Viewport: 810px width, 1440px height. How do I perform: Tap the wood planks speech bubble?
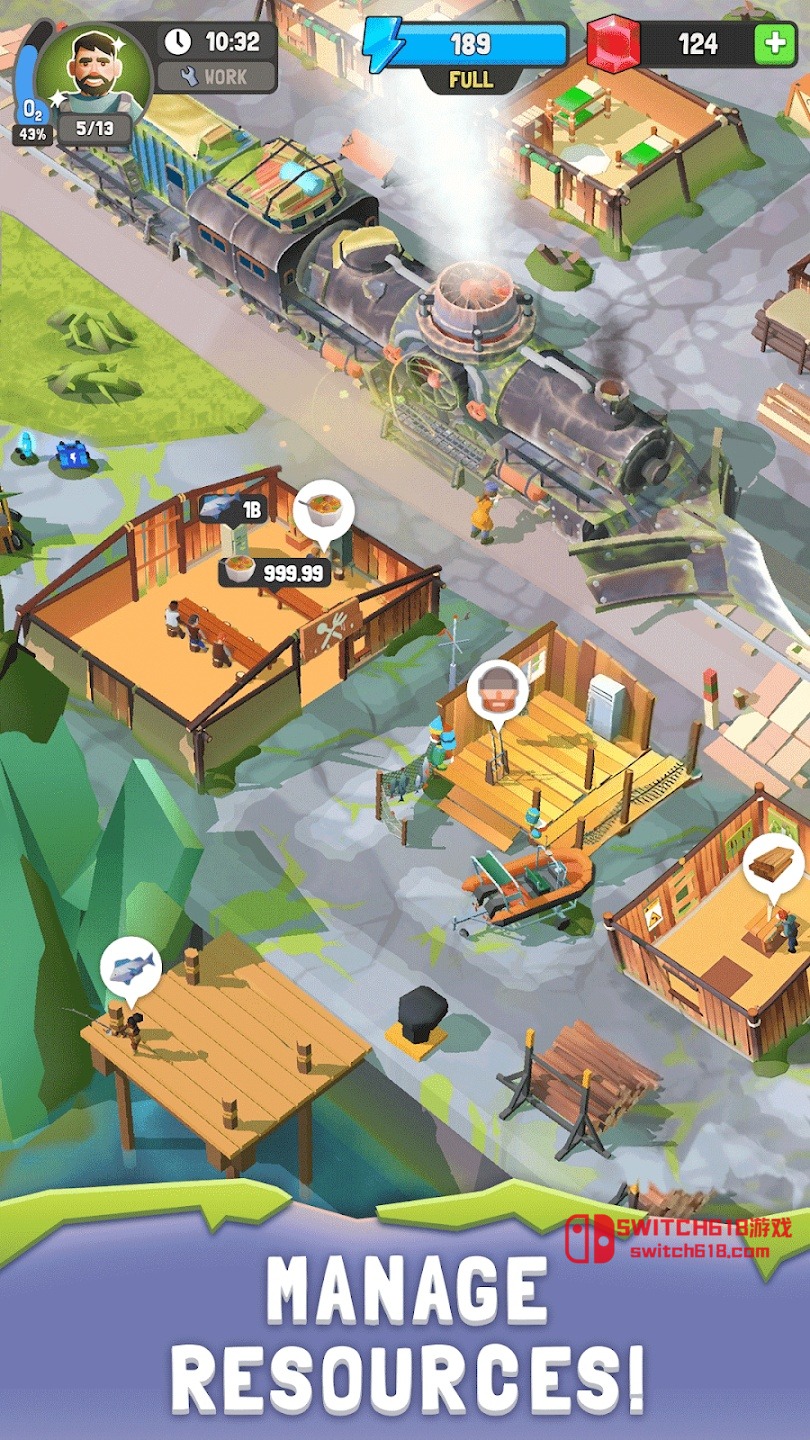point(773,863)
